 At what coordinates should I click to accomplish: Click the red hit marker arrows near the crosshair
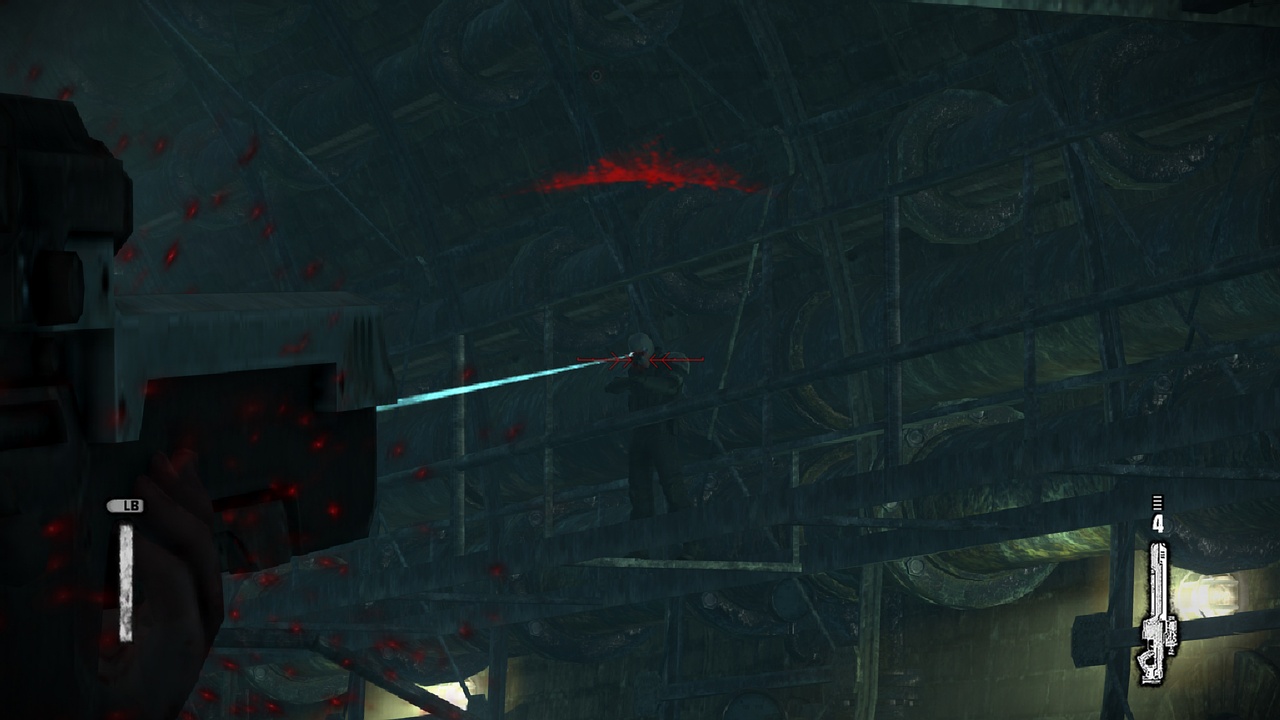click(660, 360)
